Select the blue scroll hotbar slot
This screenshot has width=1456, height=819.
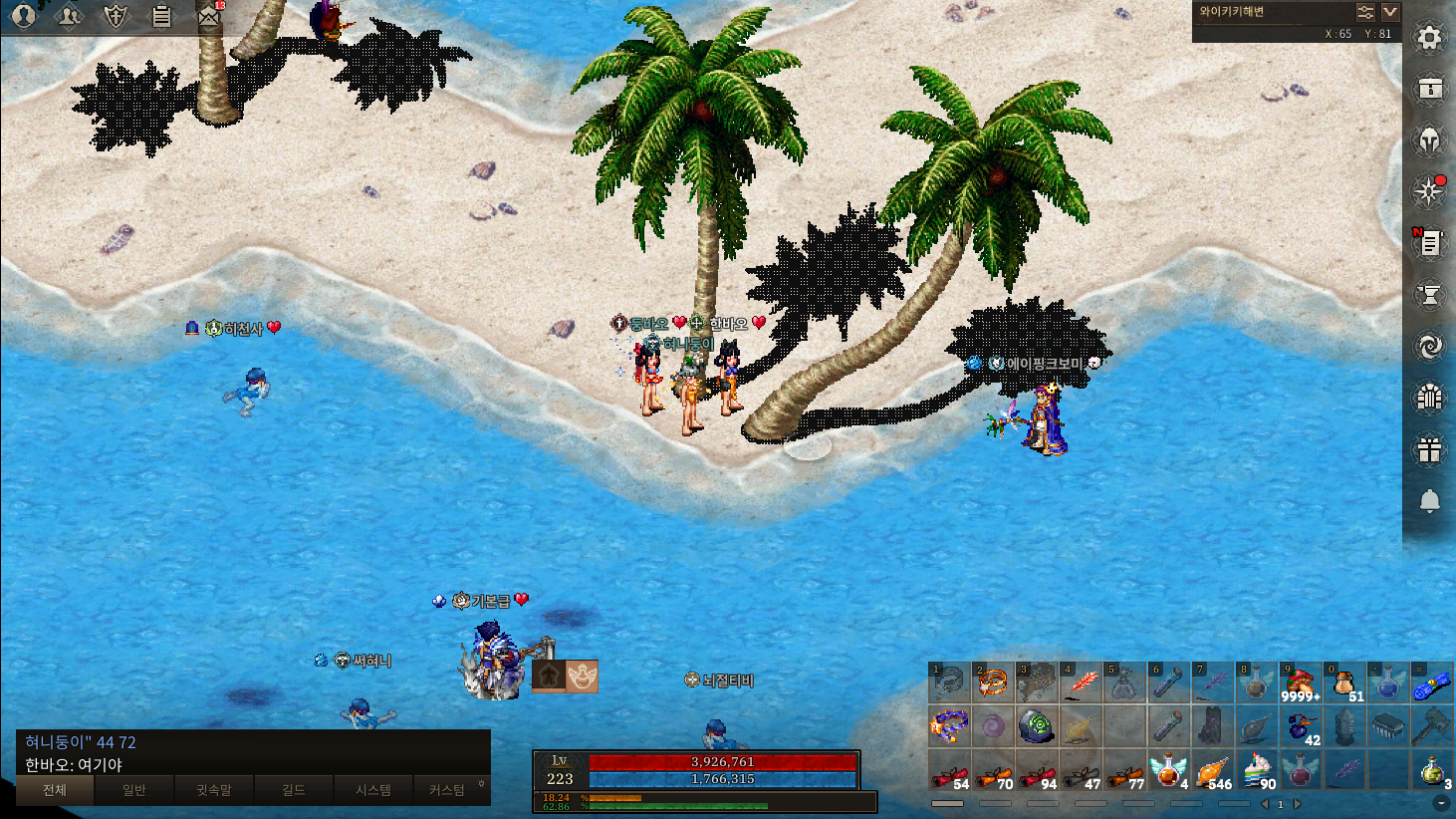click(1431, 683)
